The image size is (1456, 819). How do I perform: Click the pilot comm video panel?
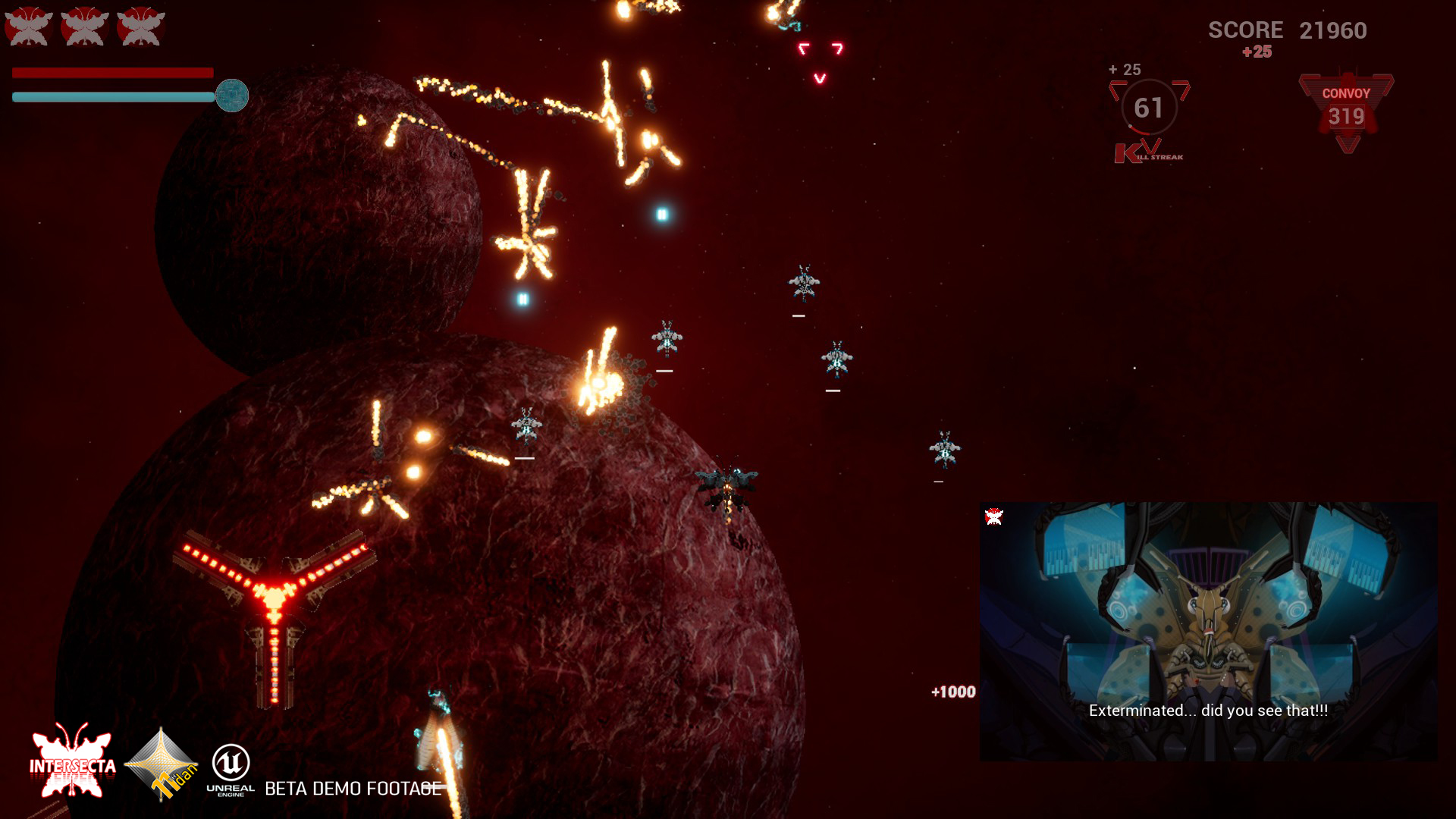1208,631
